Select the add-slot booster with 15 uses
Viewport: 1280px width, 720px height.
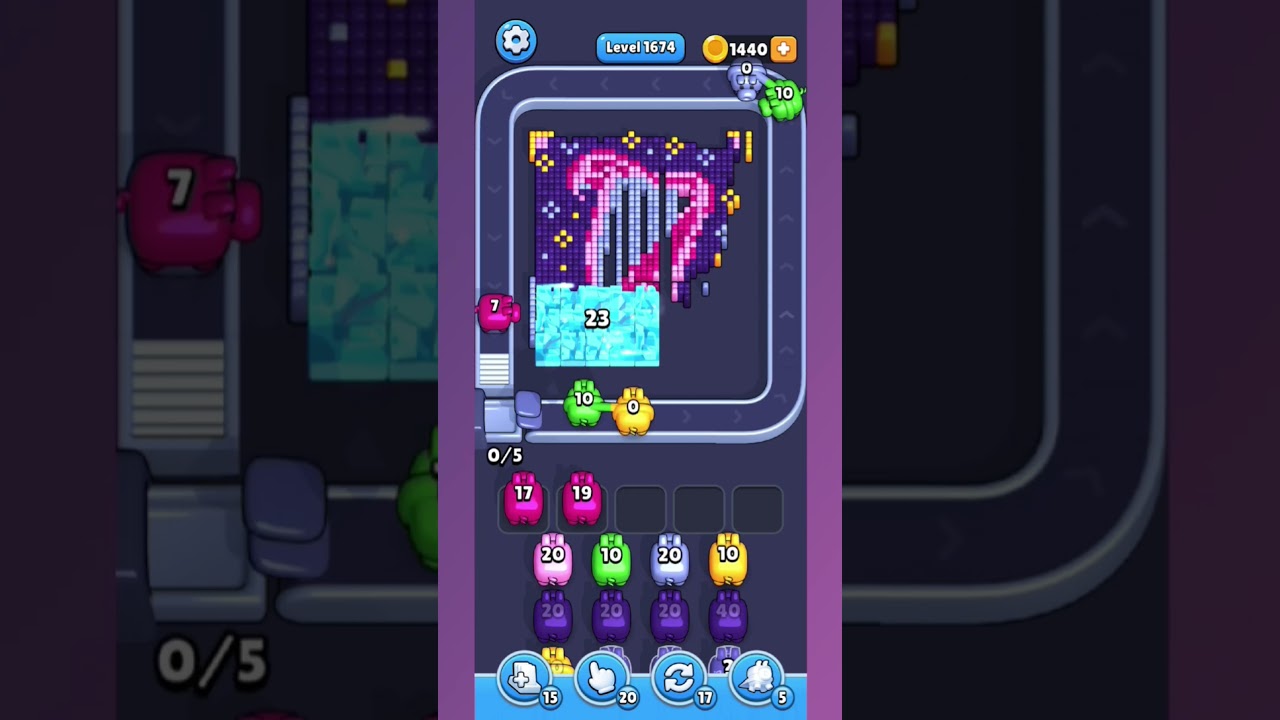click(x=524, y=676)
